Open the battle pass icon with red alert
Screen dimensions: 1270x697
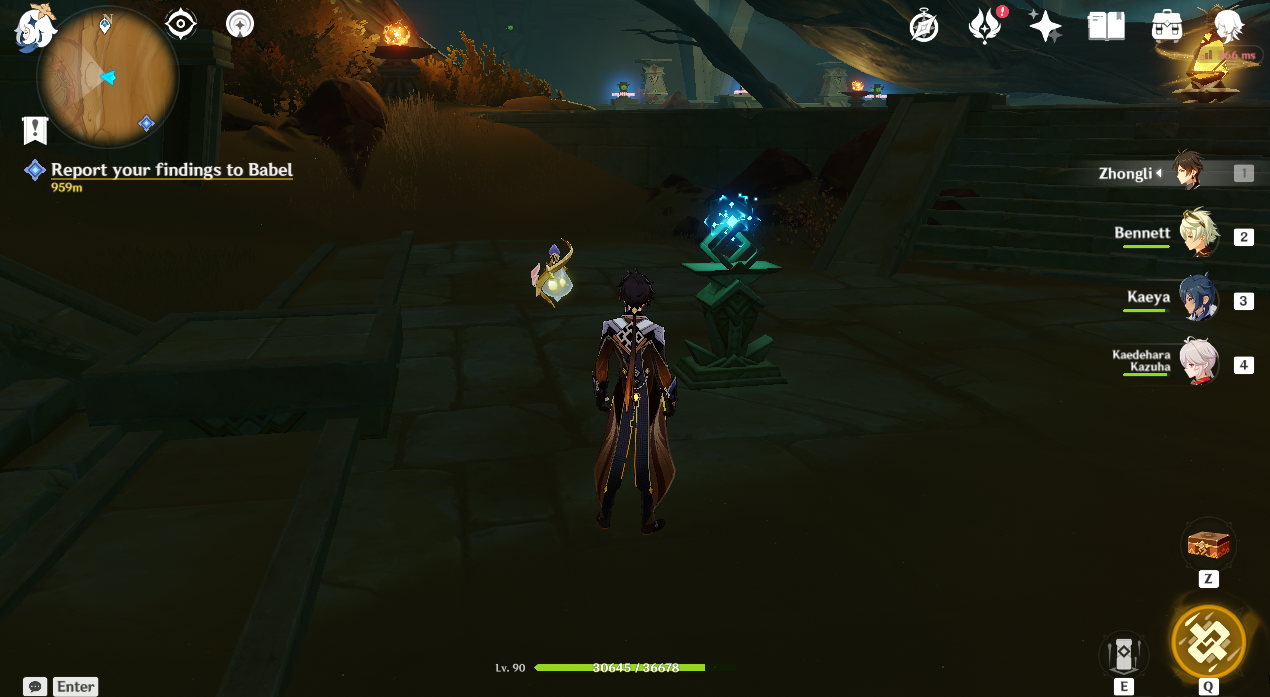point(985,26)
